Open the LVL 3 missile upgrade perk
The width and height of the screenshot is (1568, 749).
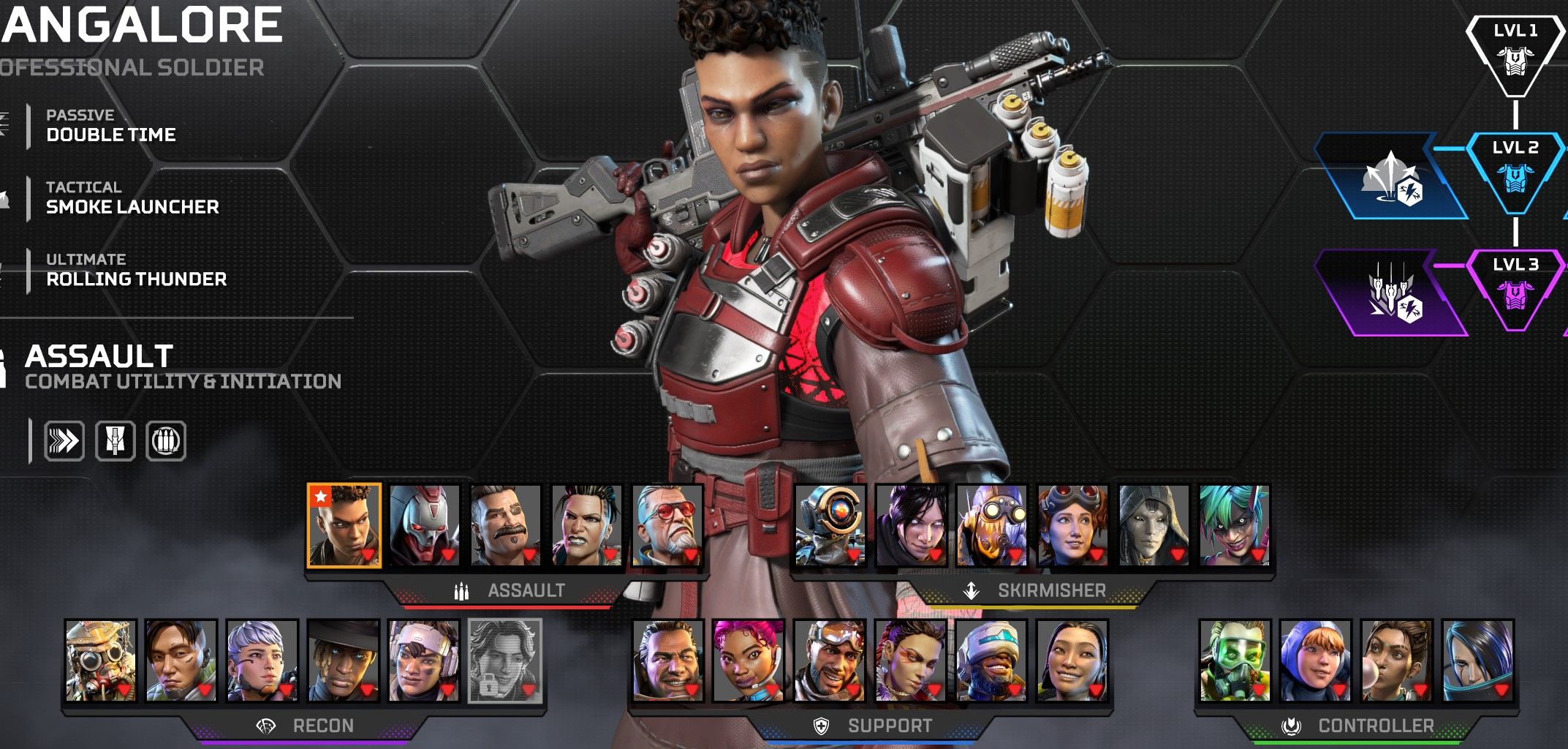click(1390, 294)
